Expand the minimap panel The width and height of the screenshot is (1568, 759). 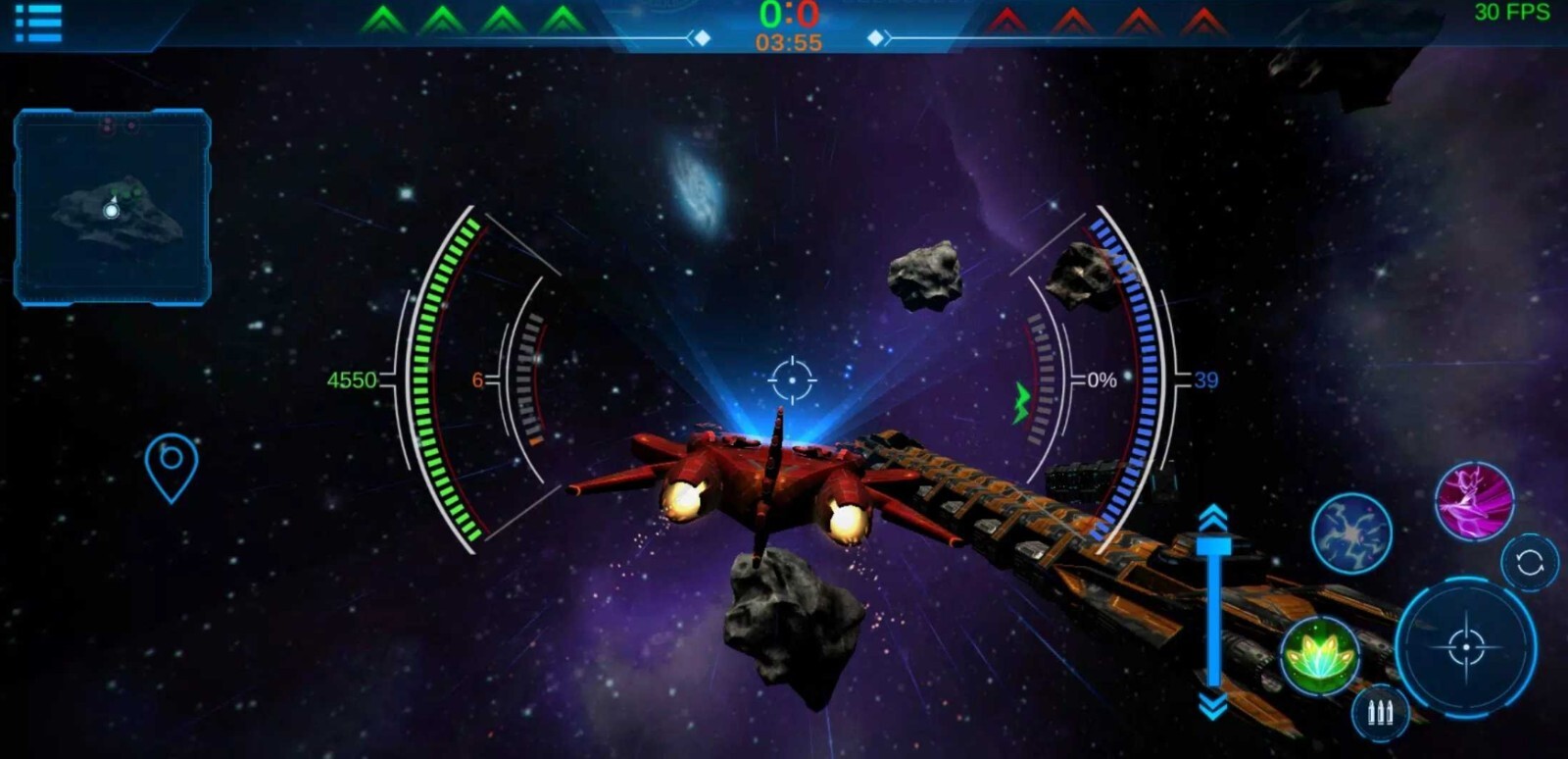[111, 206]
